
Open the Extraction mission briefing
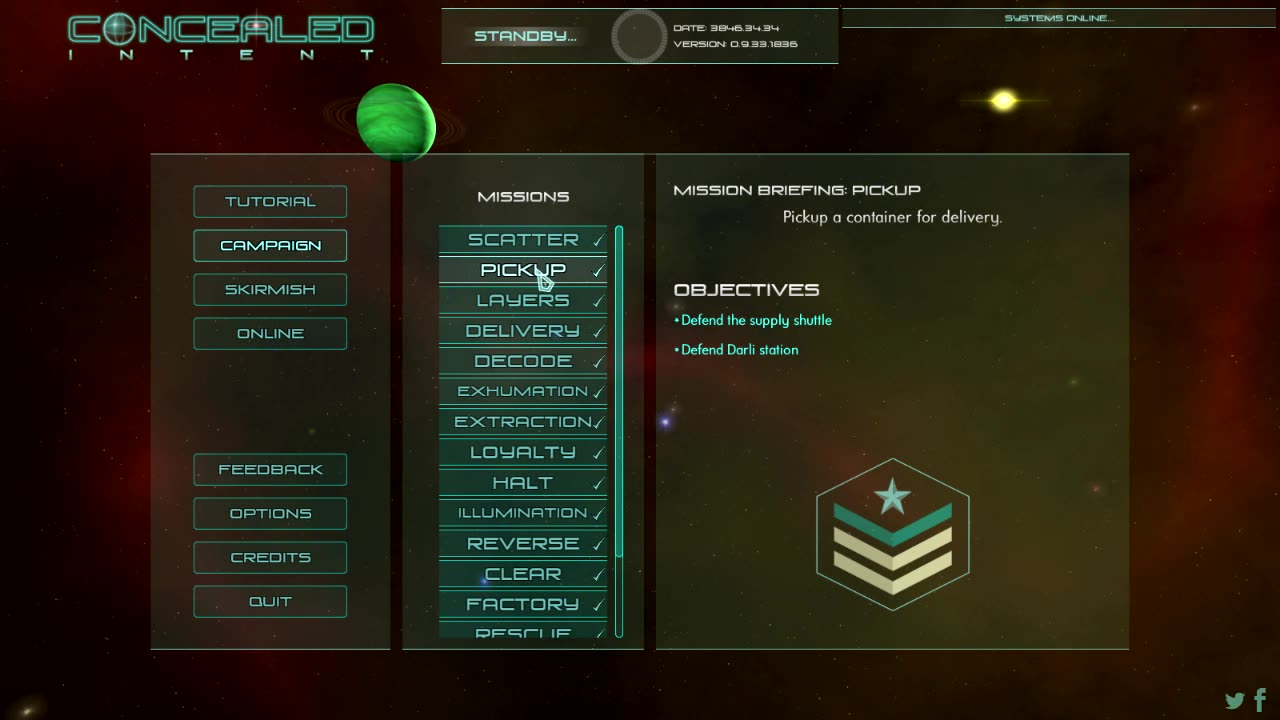(523, 422)
